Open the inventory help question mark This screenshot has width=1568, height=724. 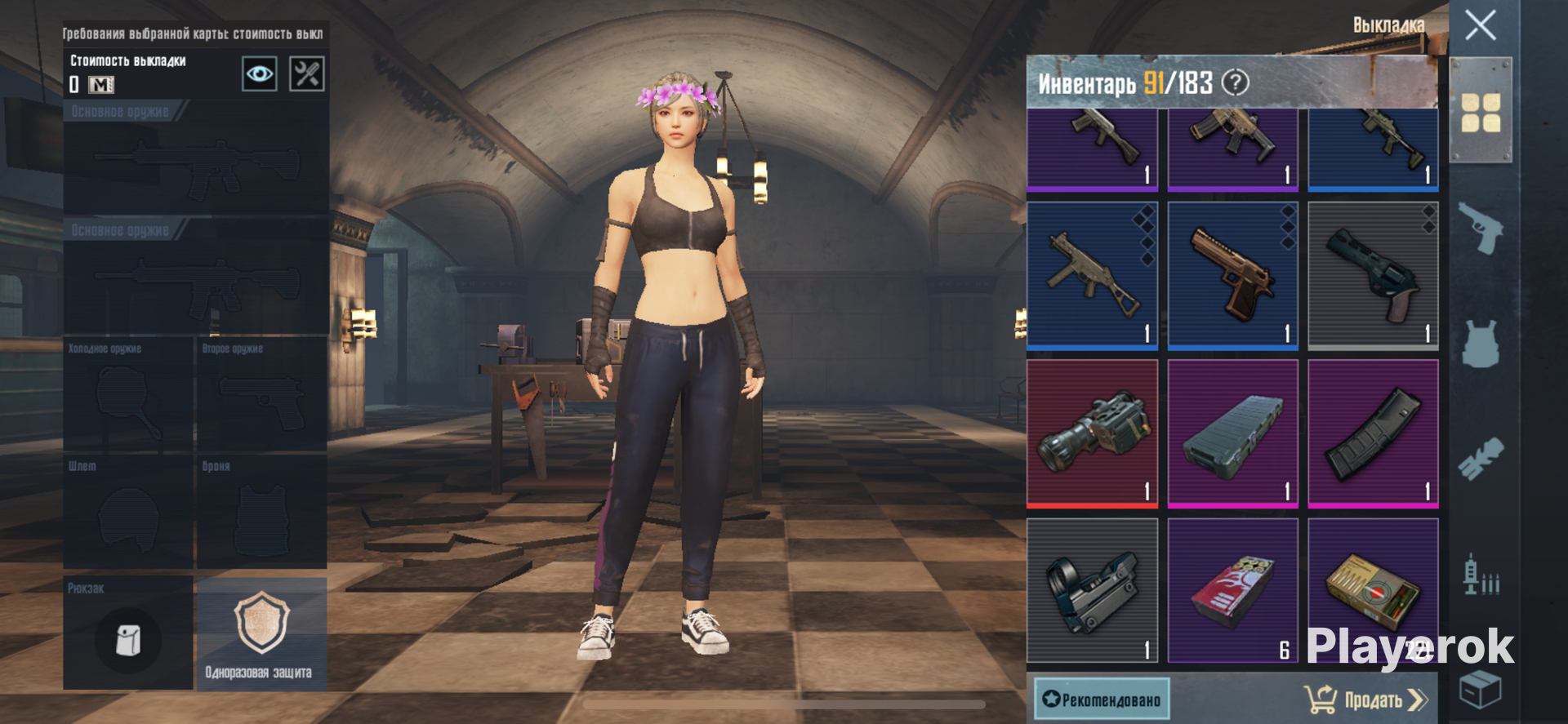tap(1236, 82)
